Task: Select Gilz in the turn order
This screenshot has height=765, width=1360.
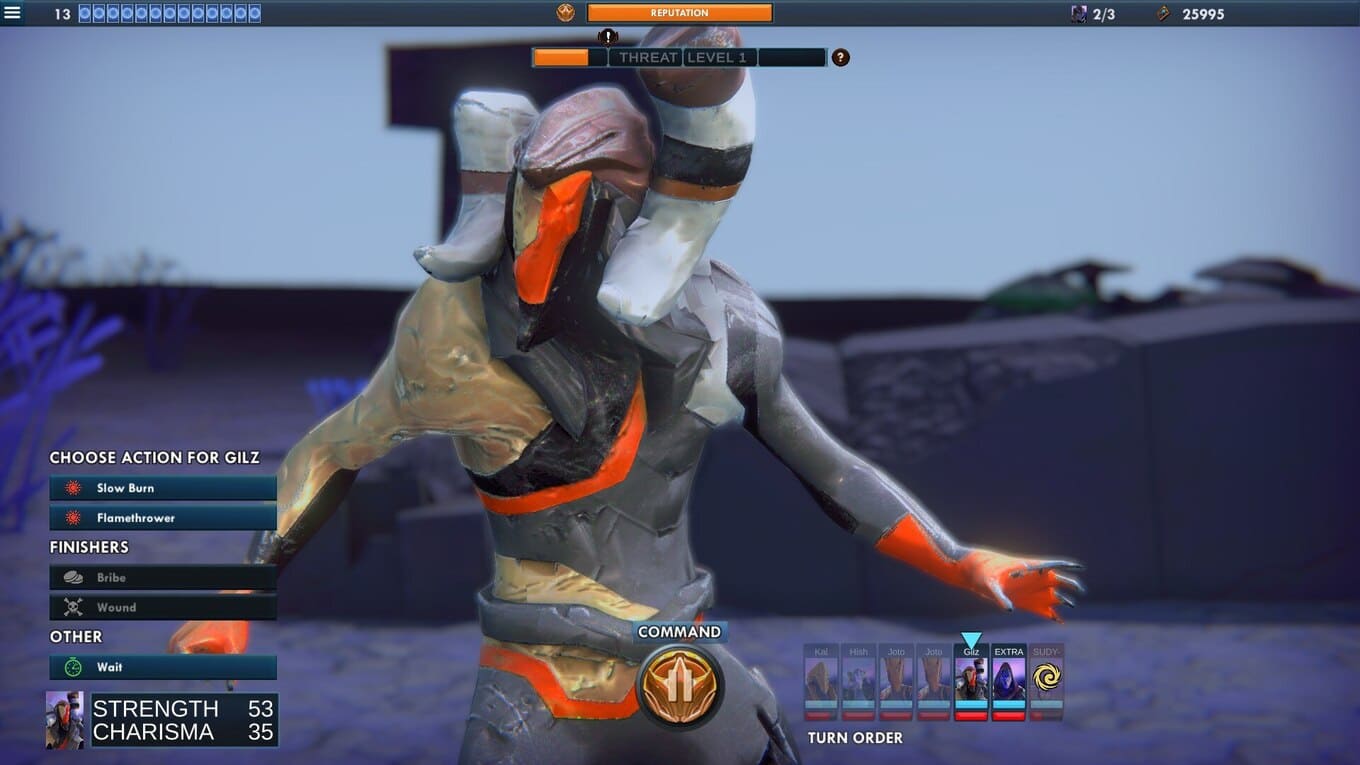Action: pyautogui.click(x=971, y=681)
